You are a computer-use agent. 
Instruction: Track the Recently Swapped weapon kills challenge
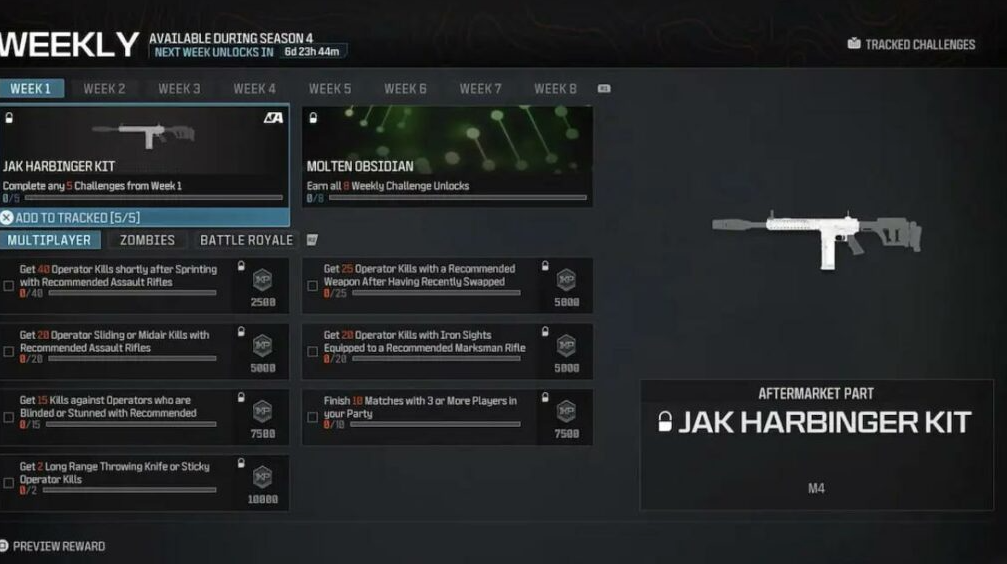313,286
